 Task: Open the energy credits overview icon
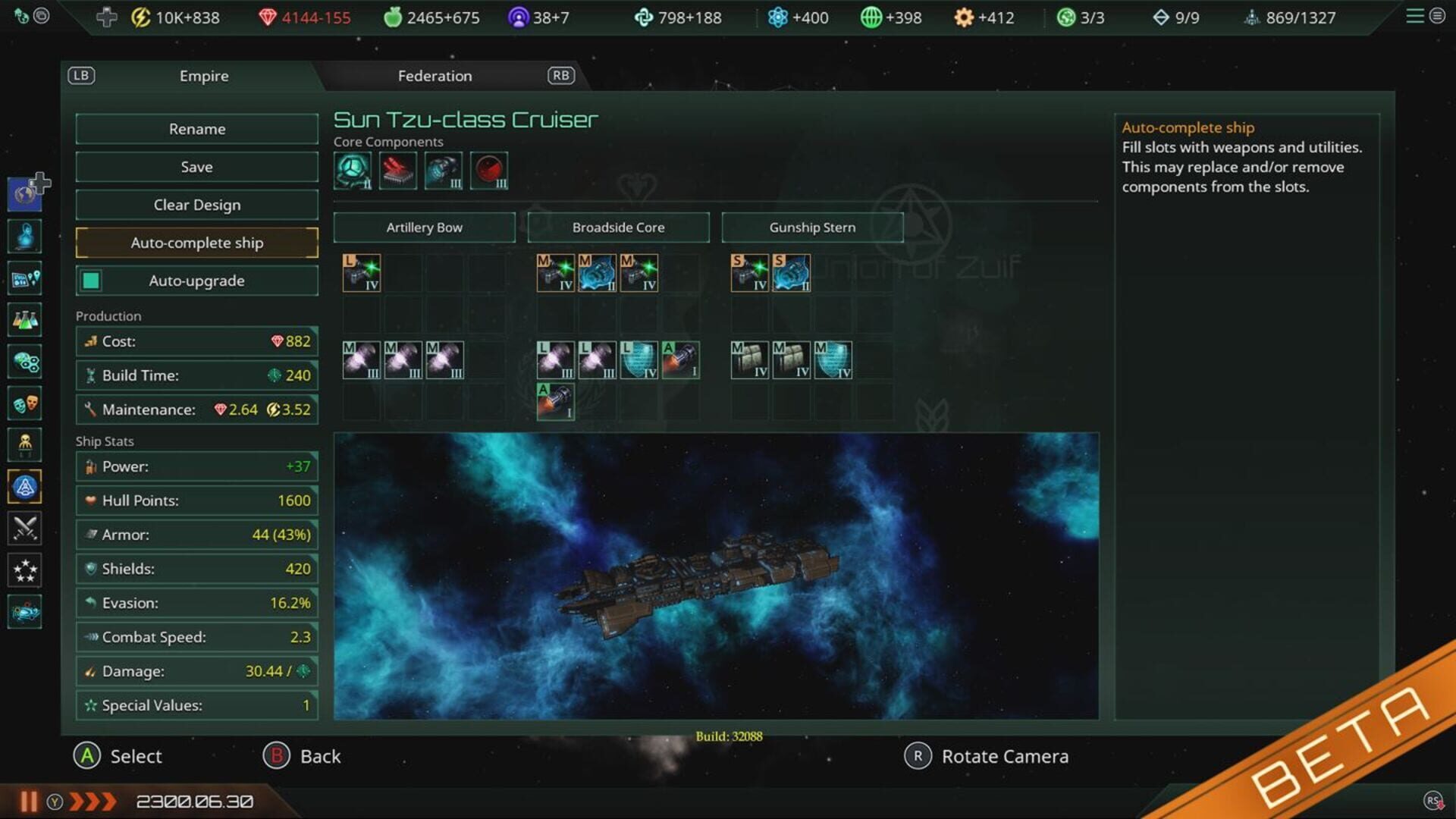pos(140,17)
